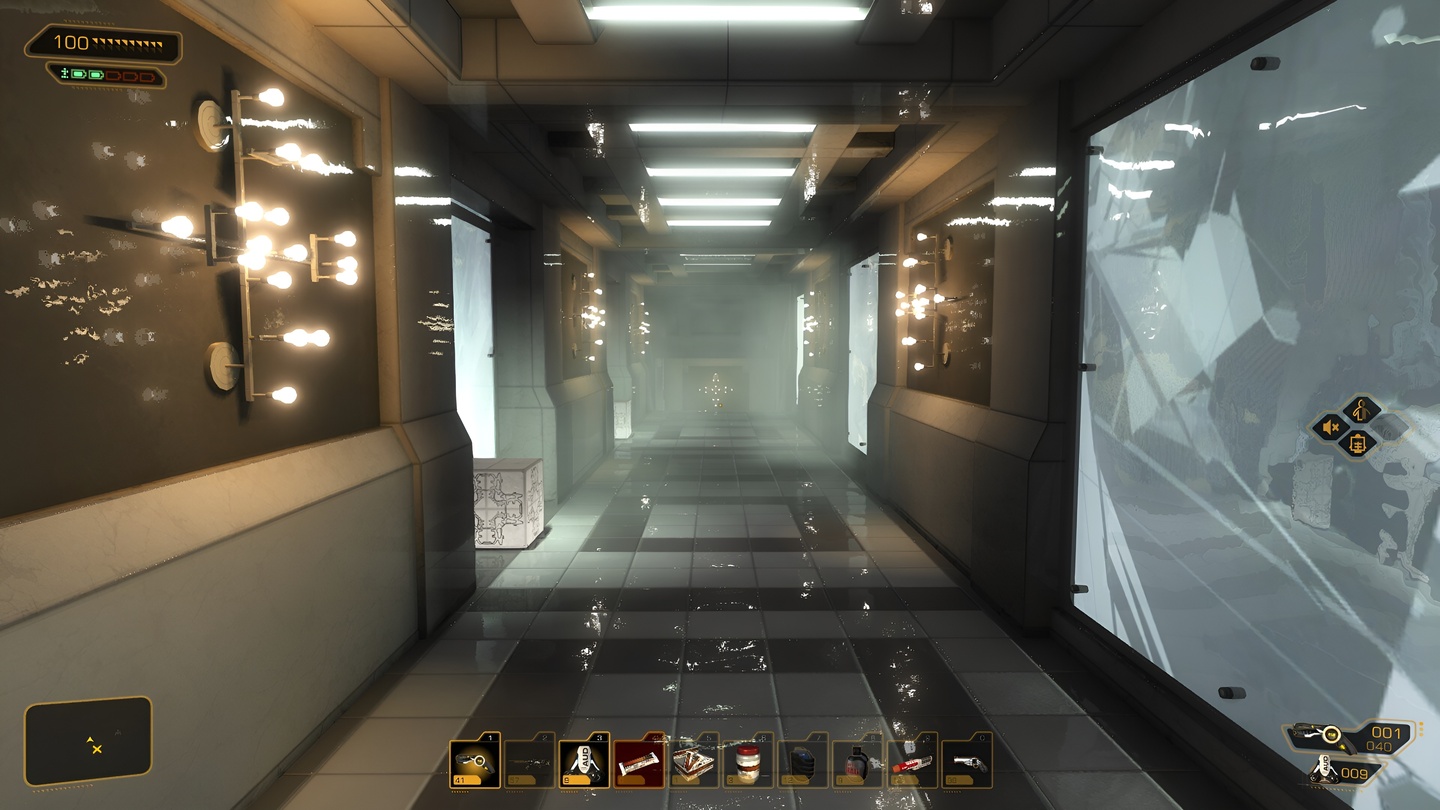Select the dark armored pack in slot 7
The width and height of the screenshot is (1440, 810).
[x=803, y=764]
